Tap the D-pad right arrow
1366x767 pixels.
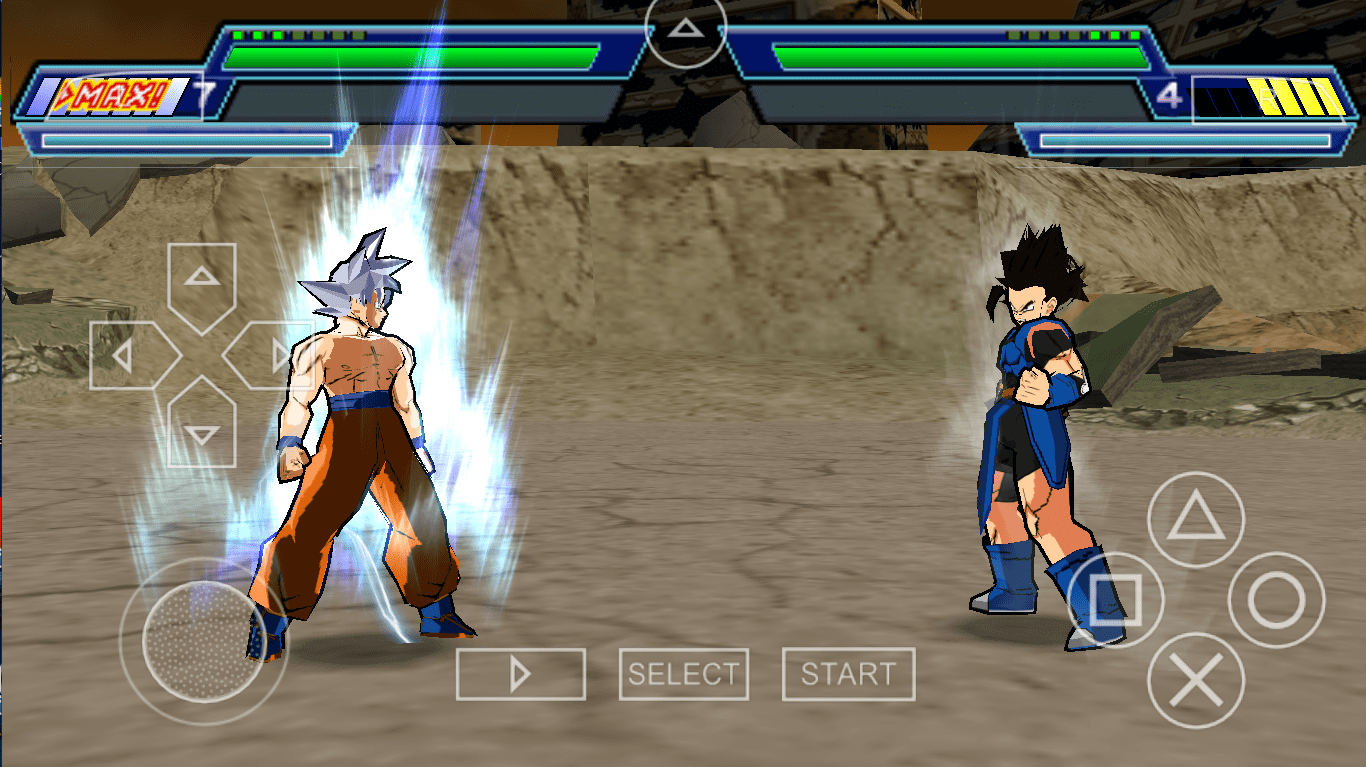[272, 355]
